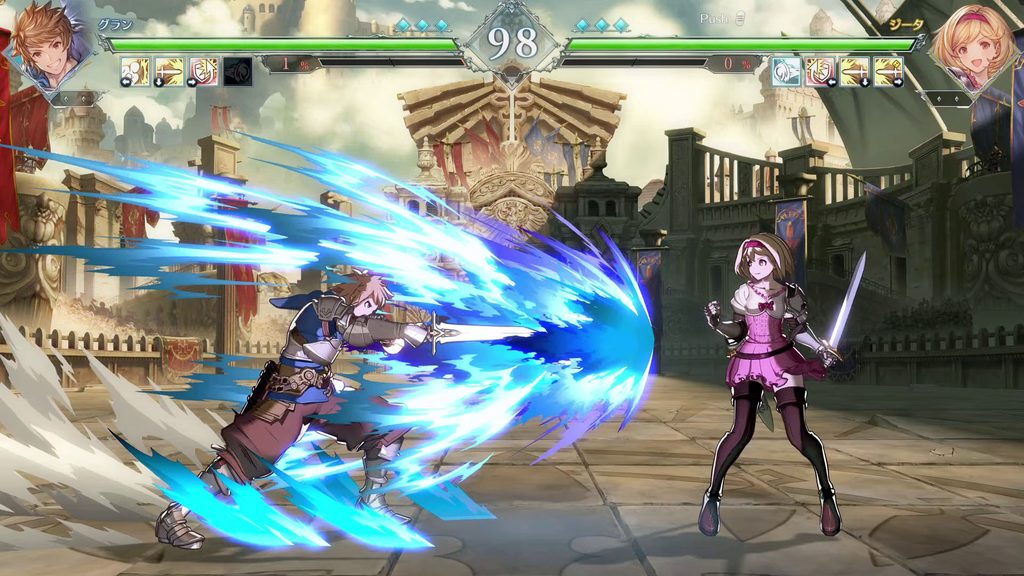
Task: Use Djeeta's sword skill with down arrow
Action: point(854,71)
